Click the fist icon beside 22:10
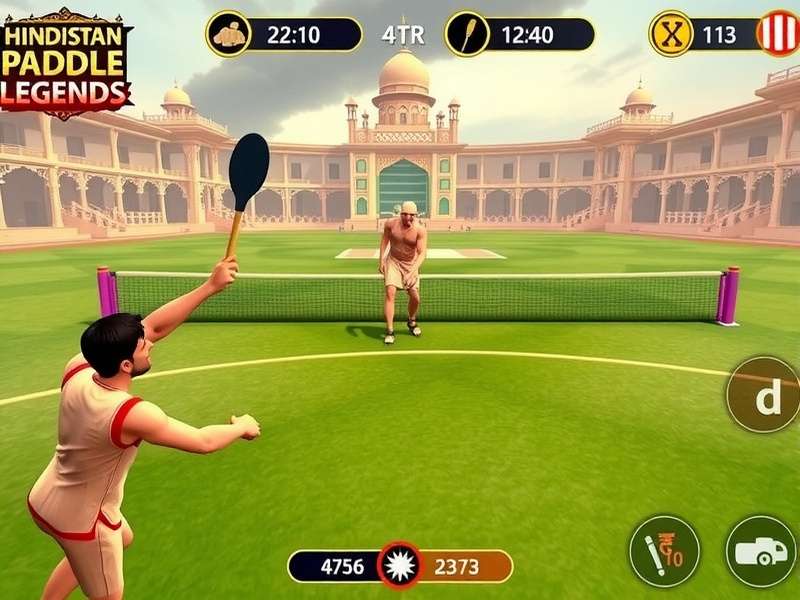 click(229, 34)
